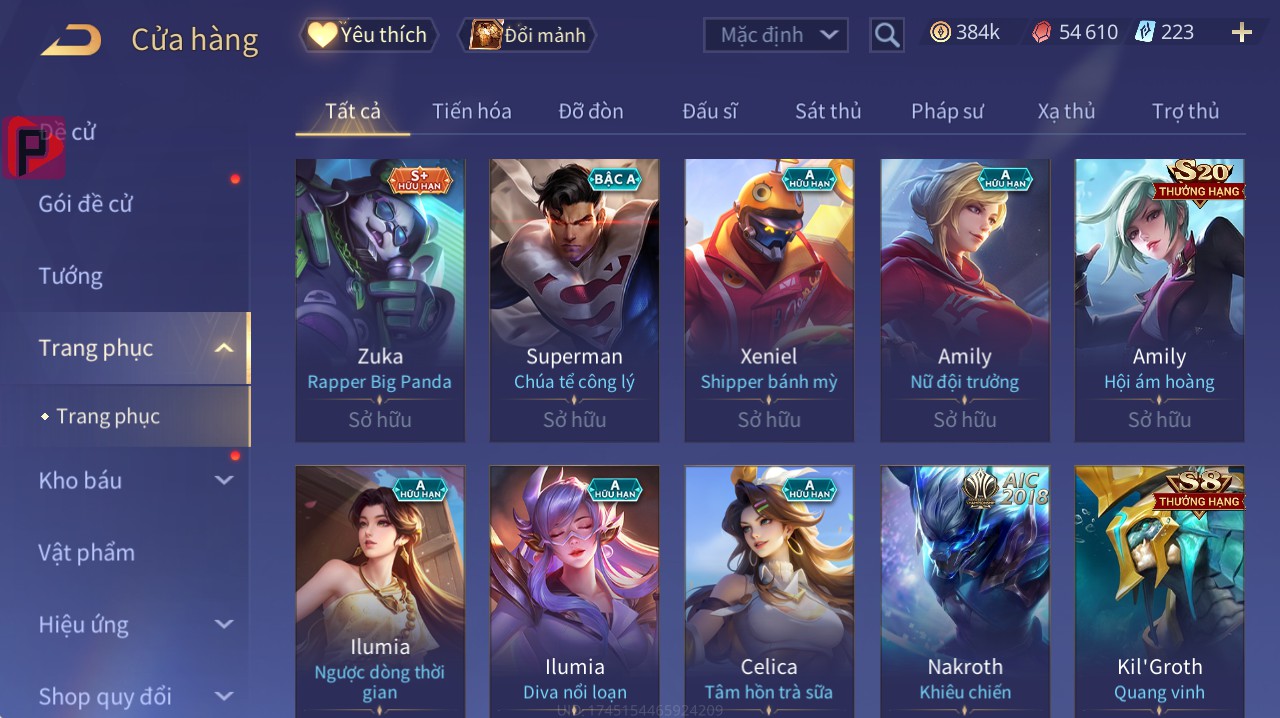Switch to the Tiến hóa tab
Screen dimensions: 1280x718
coord(471,111)
